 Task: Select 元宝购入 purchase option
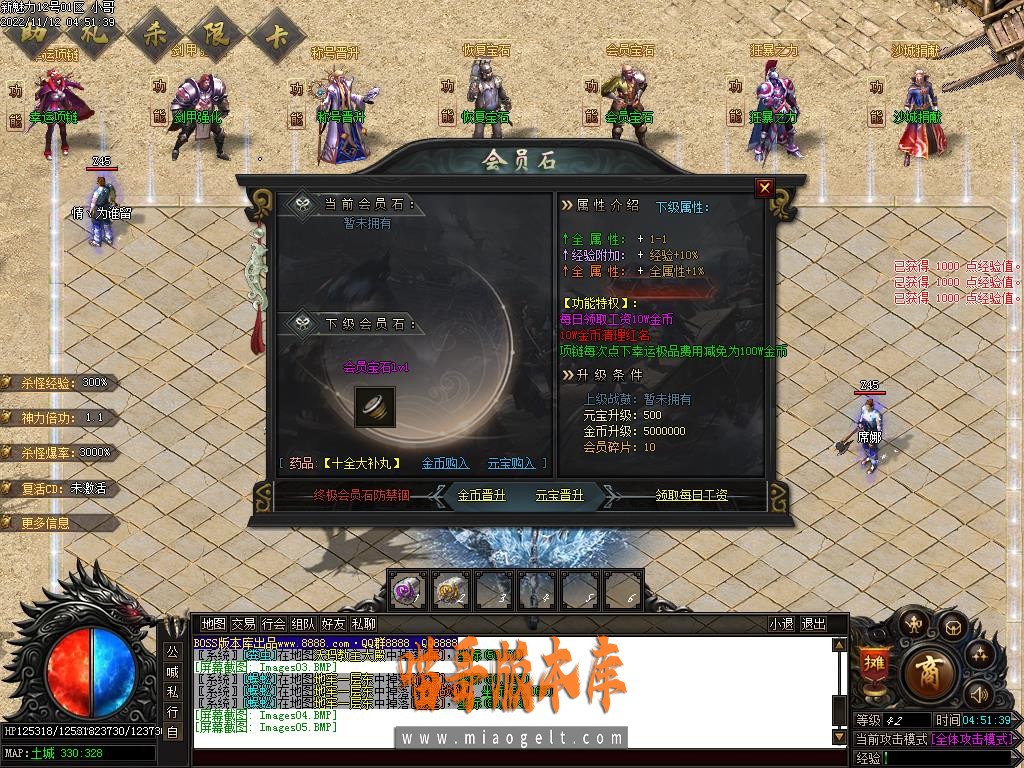[x=511, y=463]
